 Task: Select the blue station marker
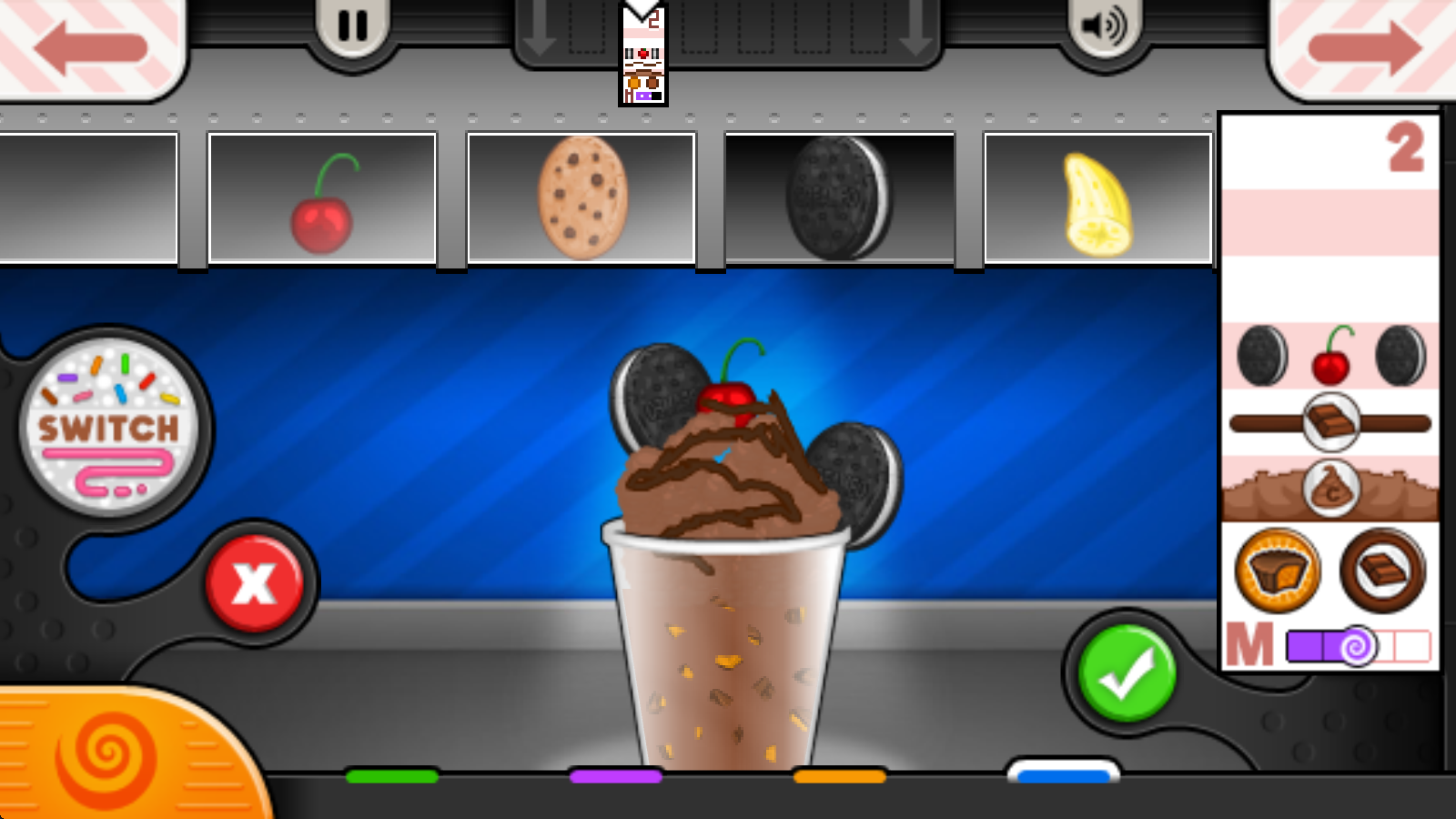(1063, 774)
